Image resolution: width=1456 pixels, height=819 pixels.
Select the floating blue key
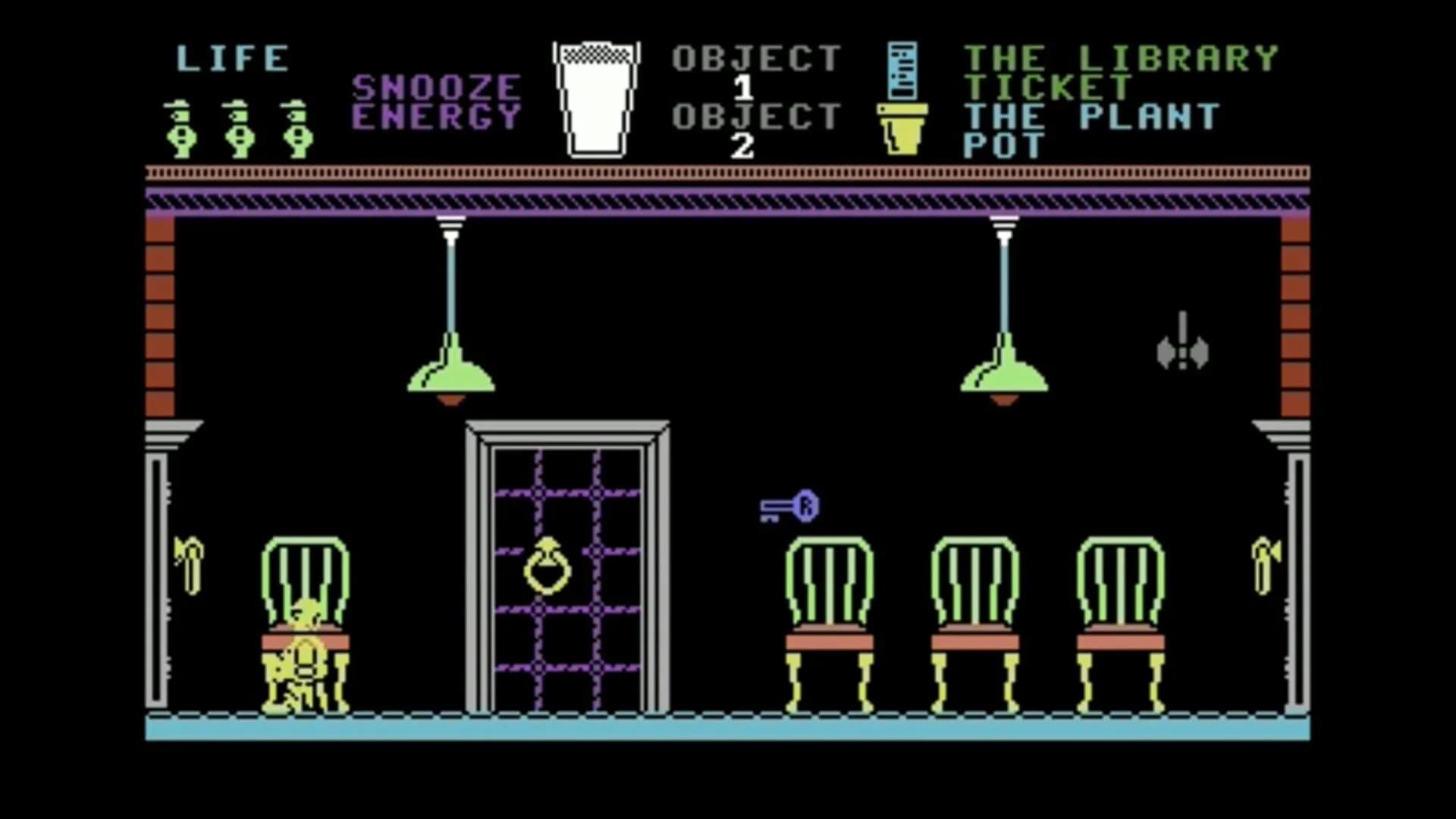pos(789,507)
